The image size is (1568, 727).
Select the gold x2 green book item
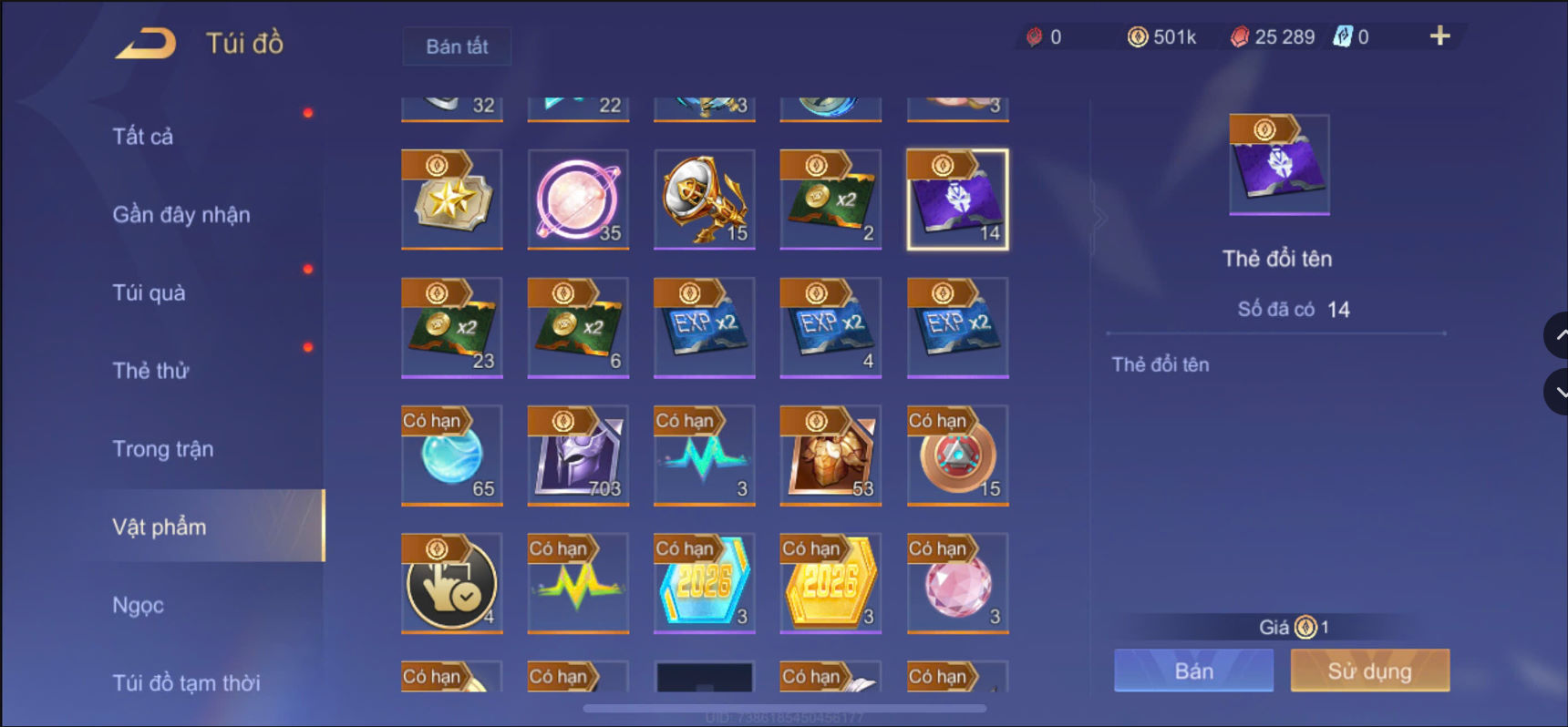pyautogui.click(x=830, y=199)
